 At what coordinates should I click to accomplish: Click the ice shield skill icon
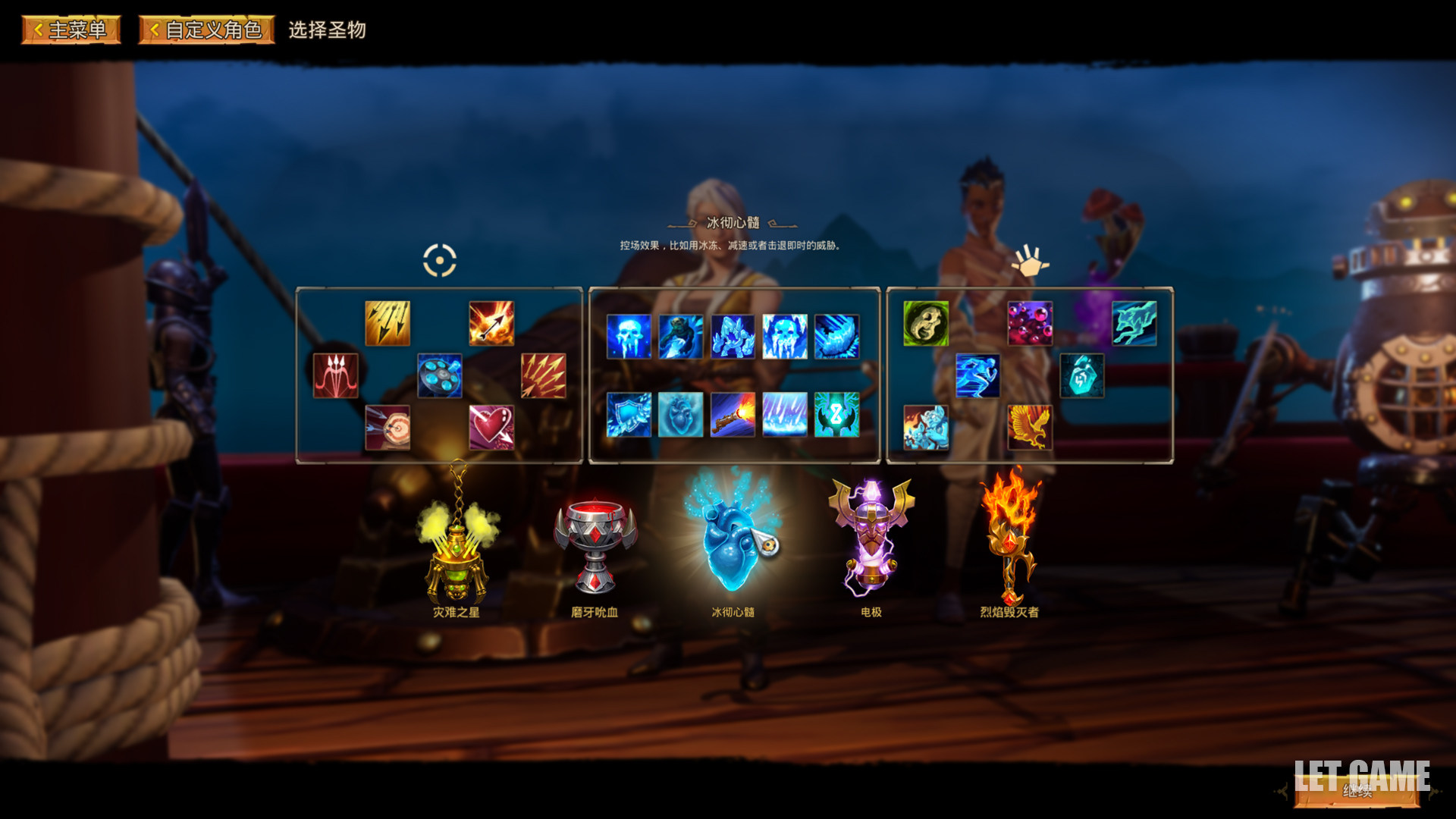point(629,414)
